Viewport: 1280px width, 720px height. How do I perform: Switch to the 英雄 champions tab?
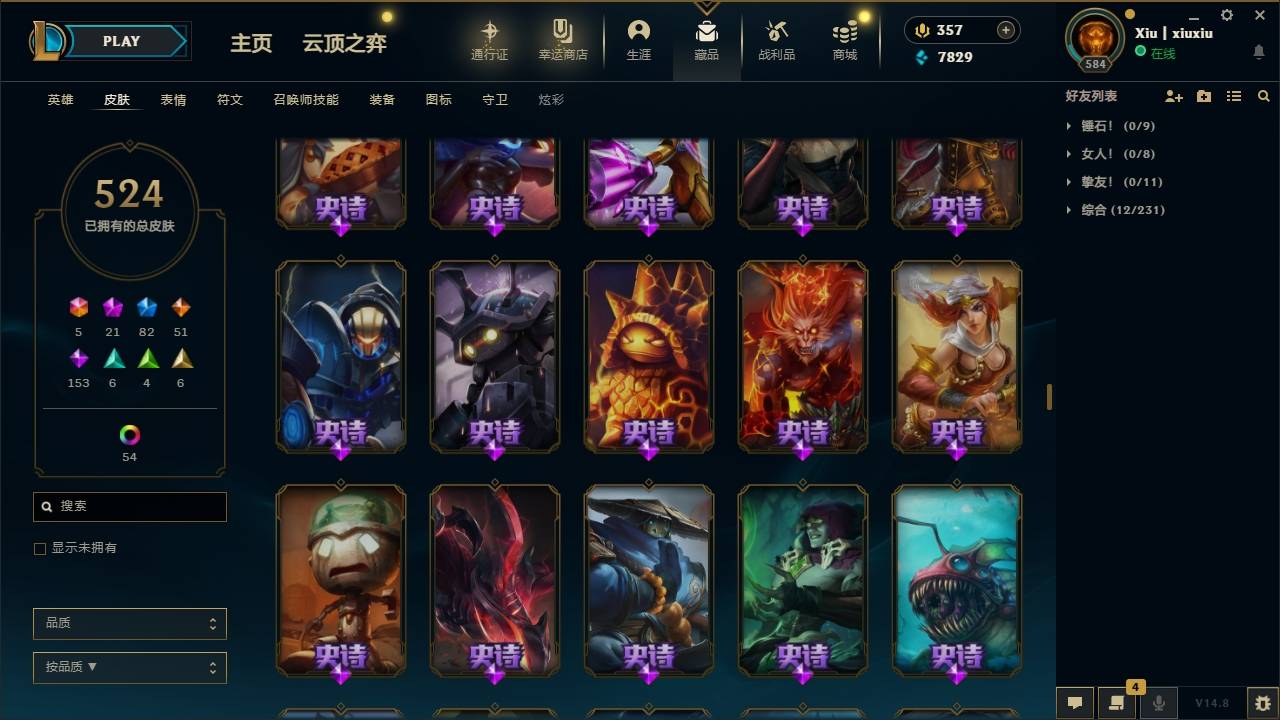pyautogui.click(x=59, y=99)
